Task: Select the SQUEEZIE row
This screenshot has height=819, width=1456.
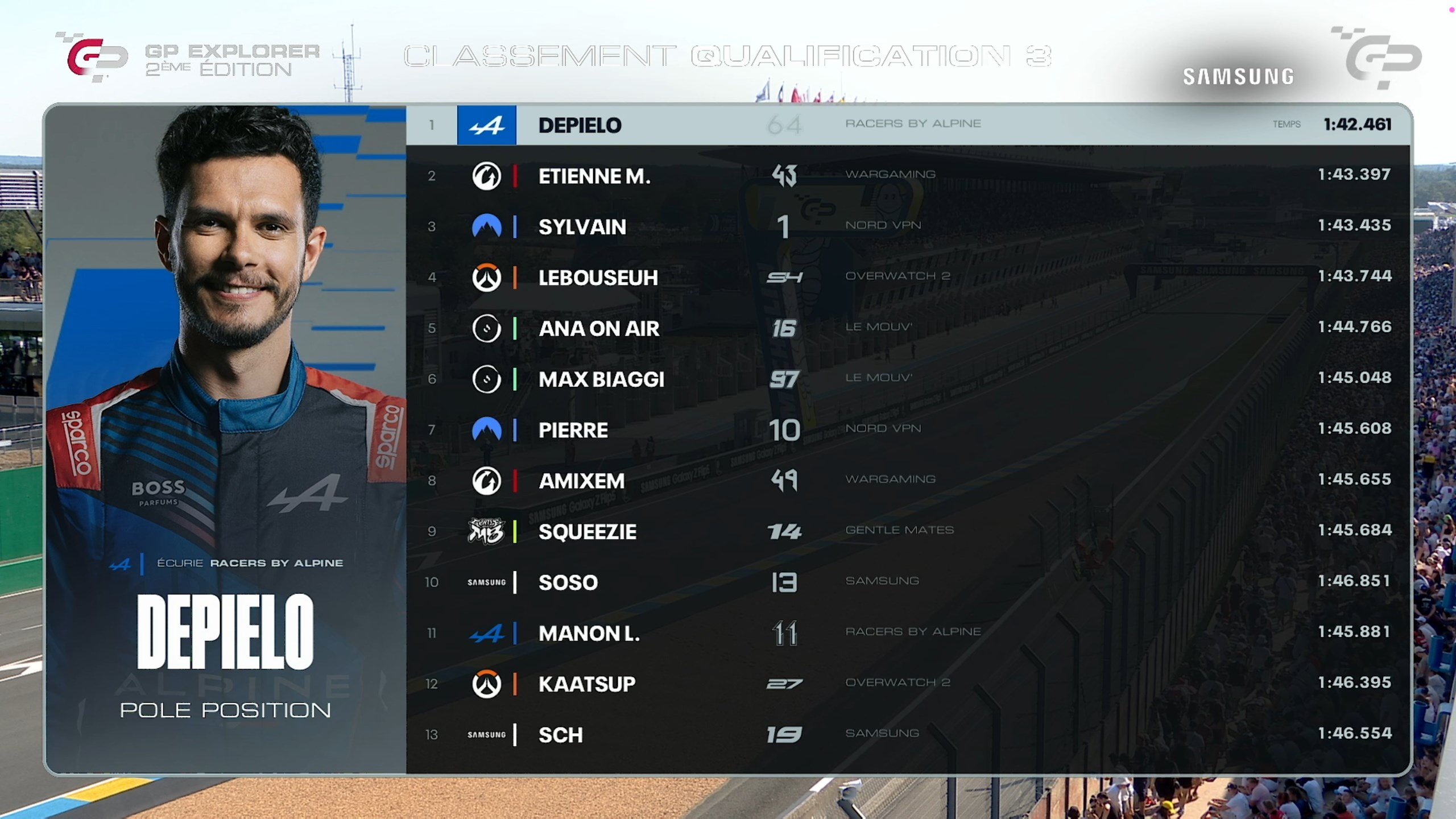Action: pyautogui.click(x=908, y=531)
